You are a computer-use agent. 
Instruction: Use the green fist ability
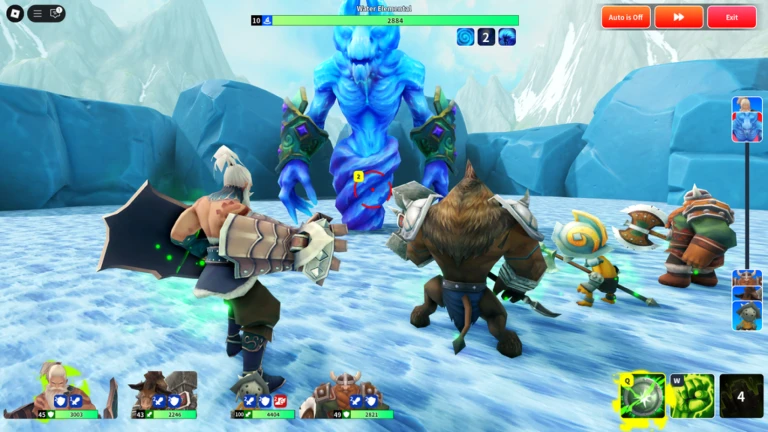pos(691,396)
